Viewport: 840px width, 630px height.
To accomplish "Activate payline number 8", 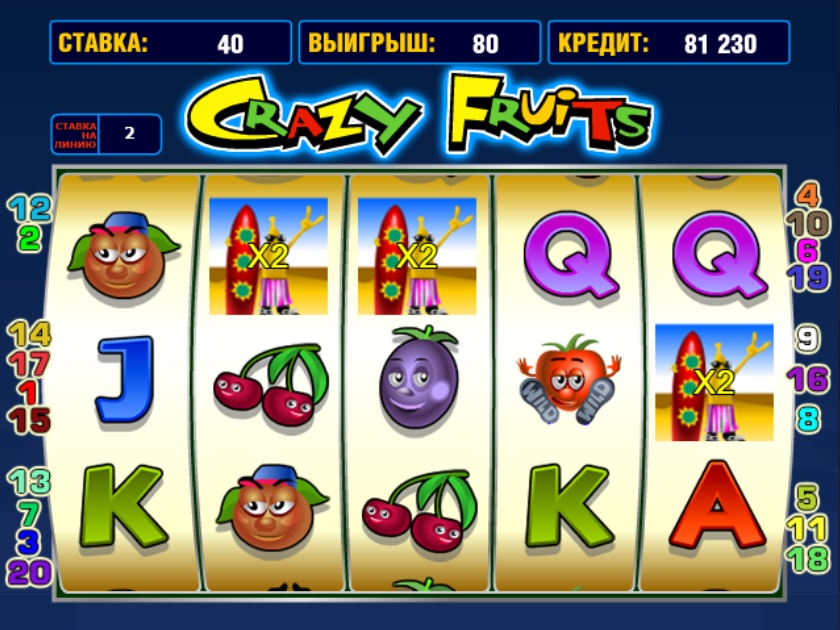I will point(807,418).
